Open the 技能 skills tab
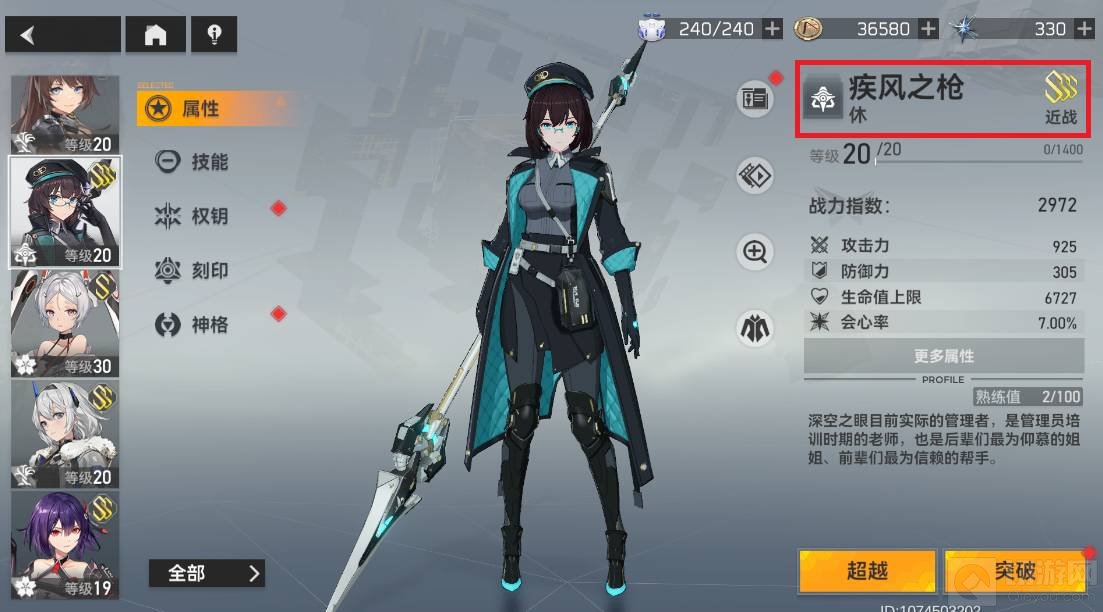The height and width of the screenshot is (612, 1103). click(x=209, y=162)
